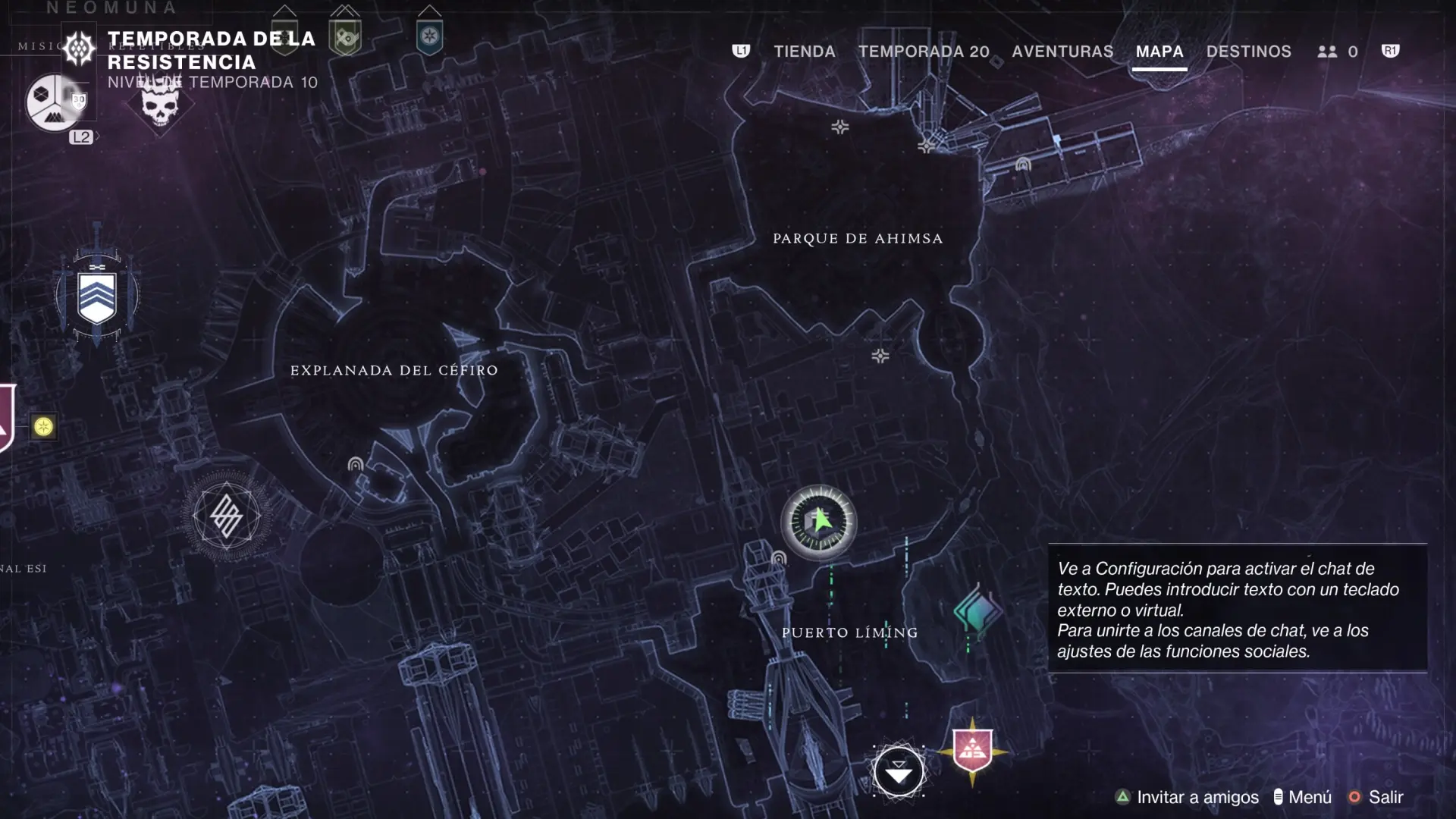1456x819 pixels.
Task: Click the yellow region chest icon near Terminal Esi
Action: coord(45,428)
